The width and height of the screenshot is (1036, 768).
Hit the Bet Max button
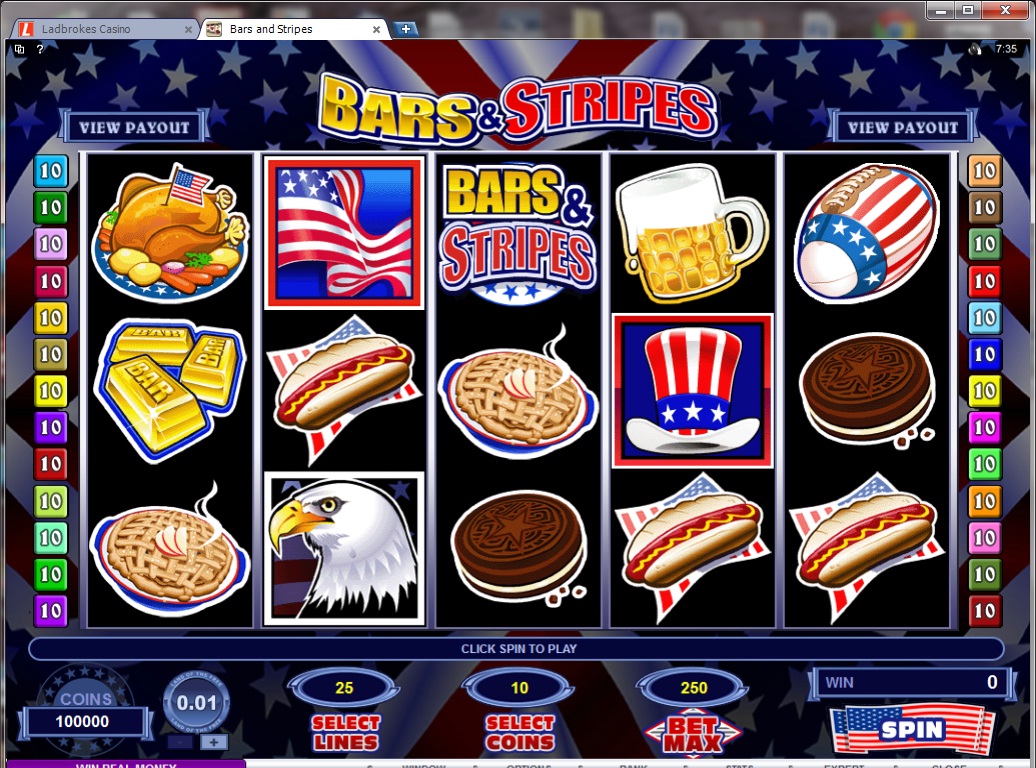(x=693, y=734)
